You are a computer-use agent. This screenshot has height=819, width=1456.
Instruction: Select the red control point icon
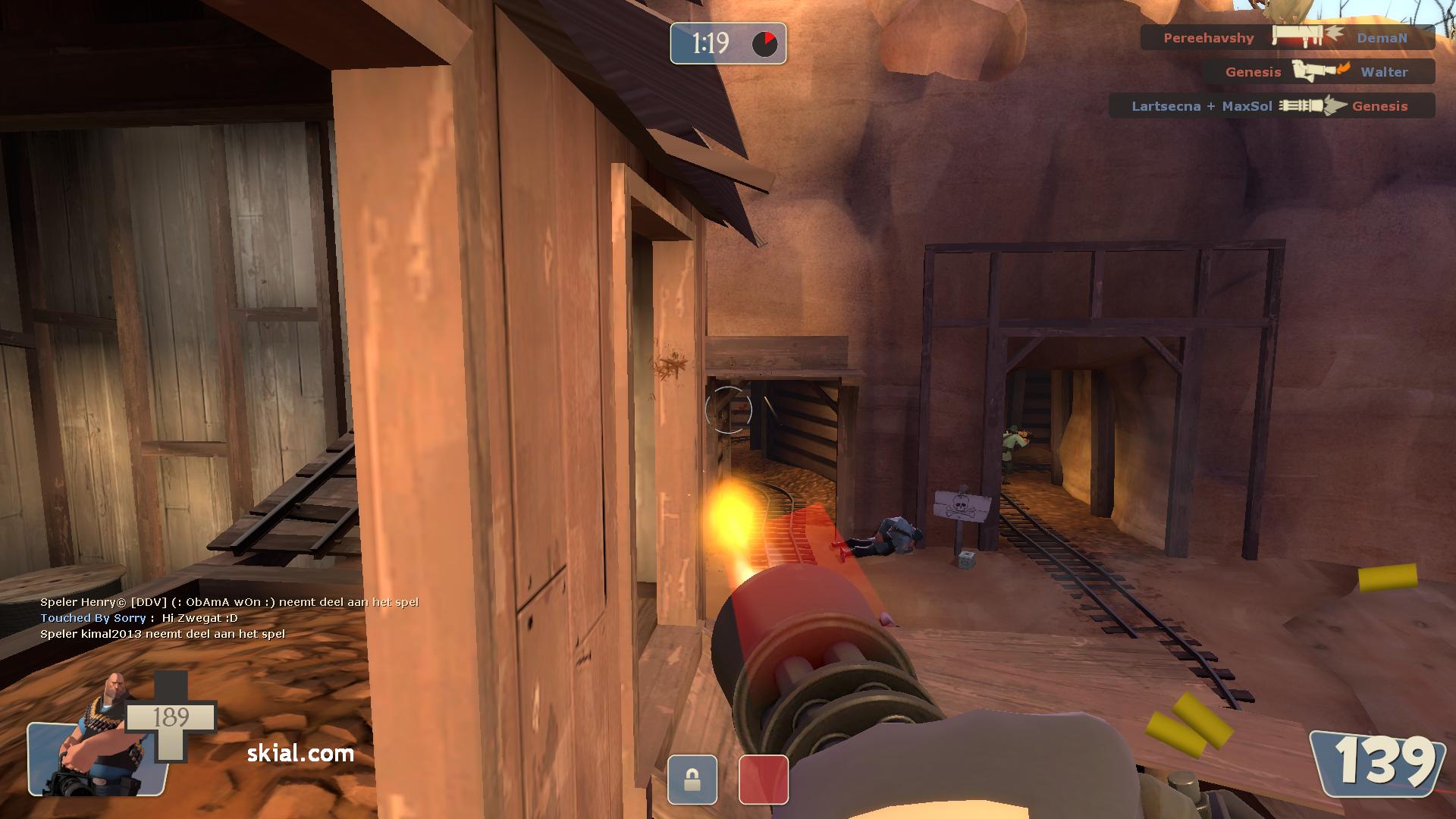(x=763, y=780)
